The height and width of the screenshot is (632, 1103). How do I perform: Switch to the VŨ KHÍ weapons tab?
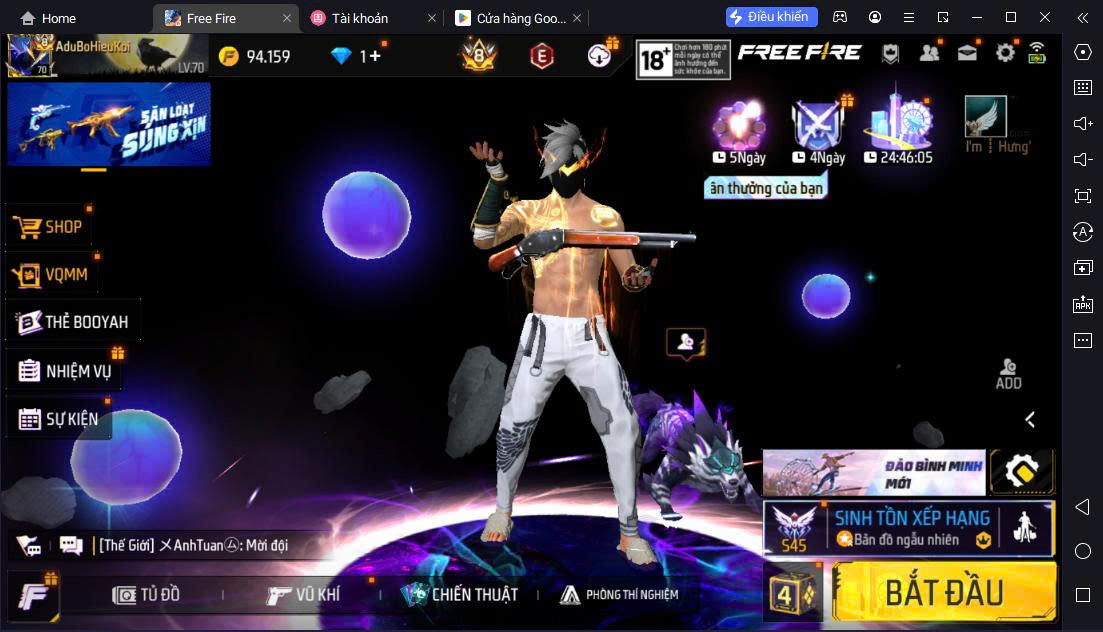(304, 595)
